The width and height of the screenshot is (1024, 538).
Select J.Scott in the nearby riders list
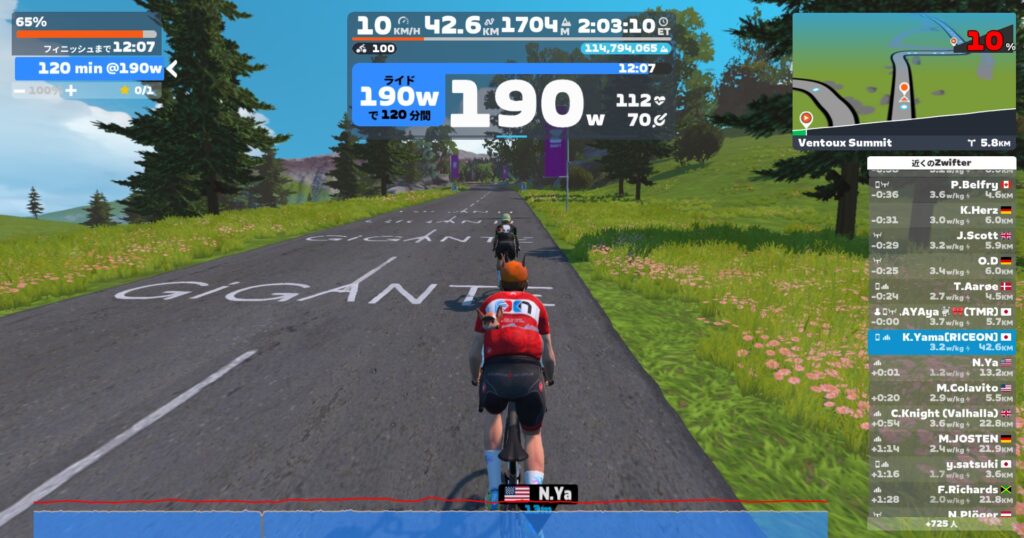click(x=941, y=240)
